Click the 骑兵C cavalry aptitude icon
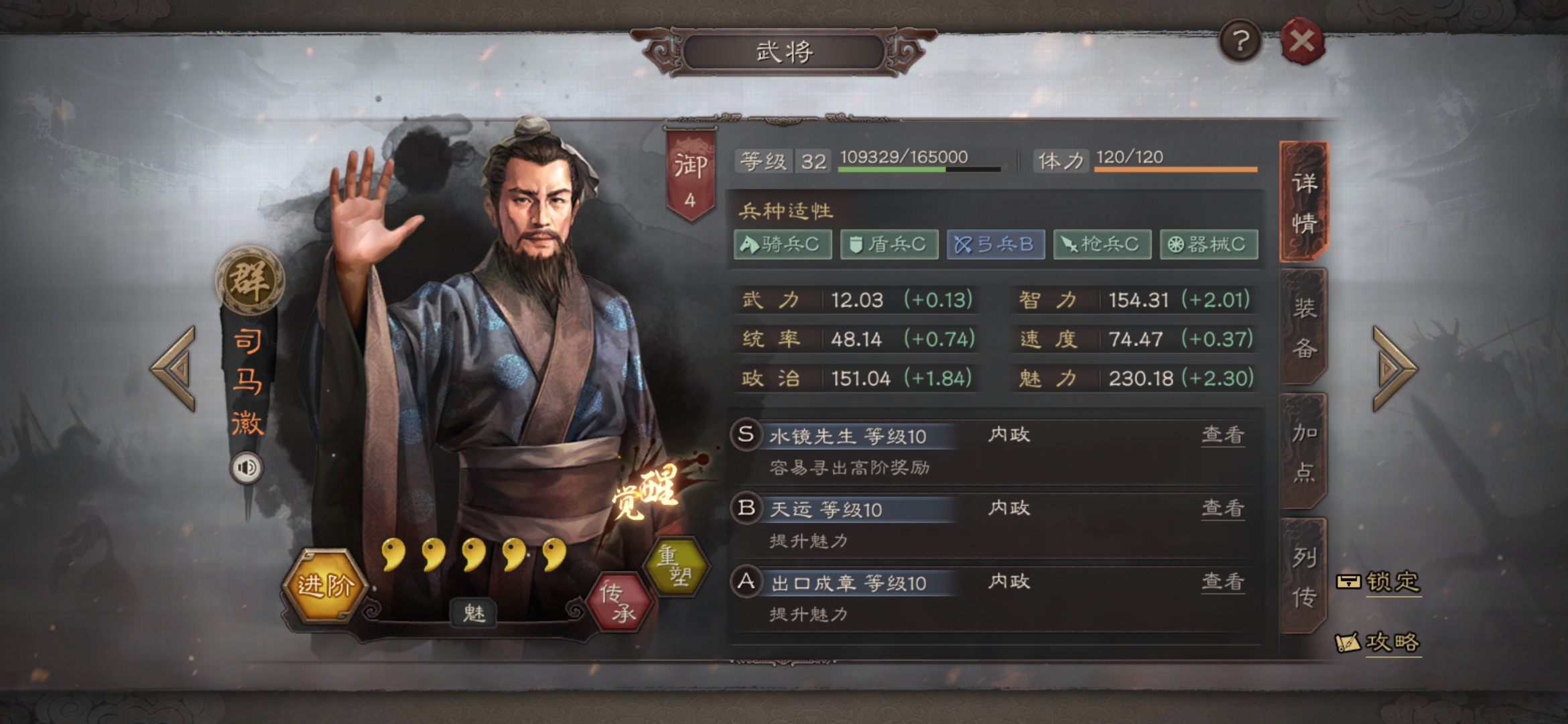This screenshot has height=724, width=1568. tap(781, 244)
